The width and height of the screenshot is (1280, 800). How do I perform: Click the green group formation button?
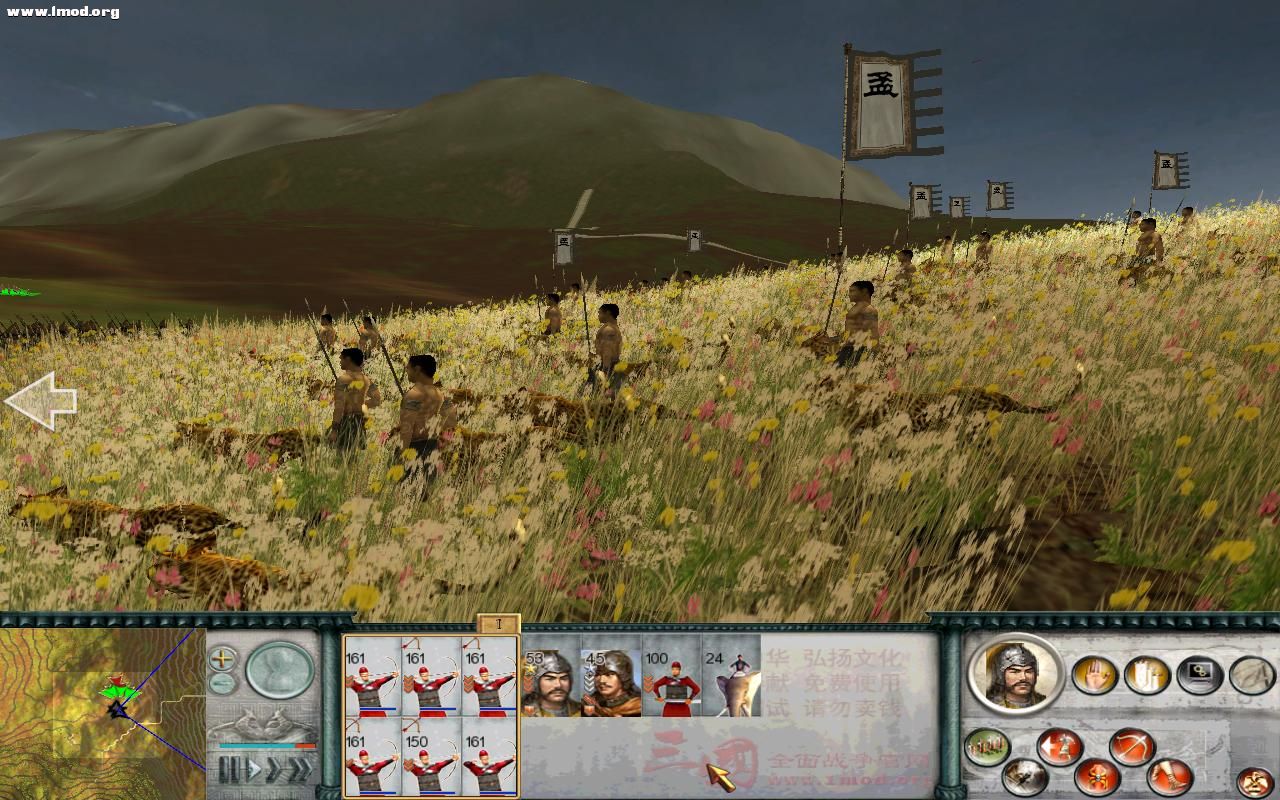[986, 747]
